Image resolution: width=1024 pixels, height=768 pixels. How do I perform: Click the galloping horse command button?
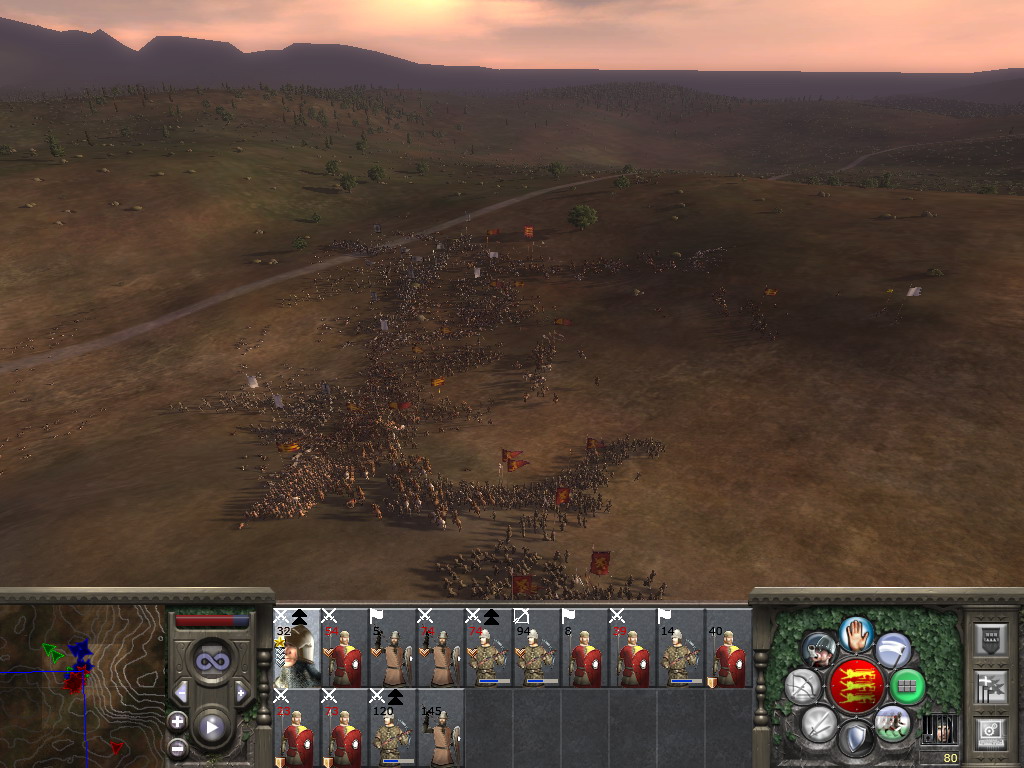893,723
